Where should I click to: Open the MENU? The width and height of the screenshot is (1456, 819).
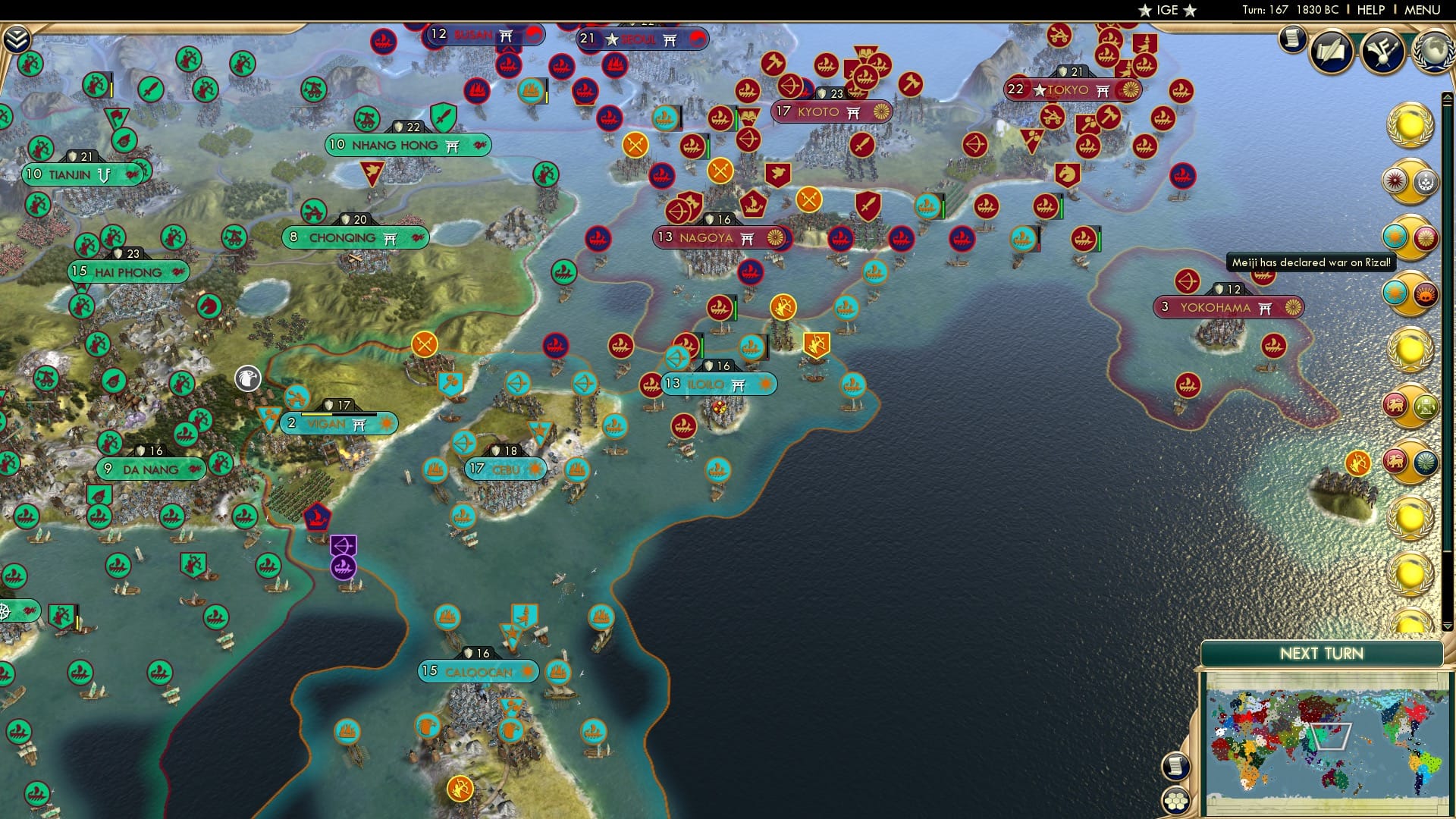coord(1423,9)
